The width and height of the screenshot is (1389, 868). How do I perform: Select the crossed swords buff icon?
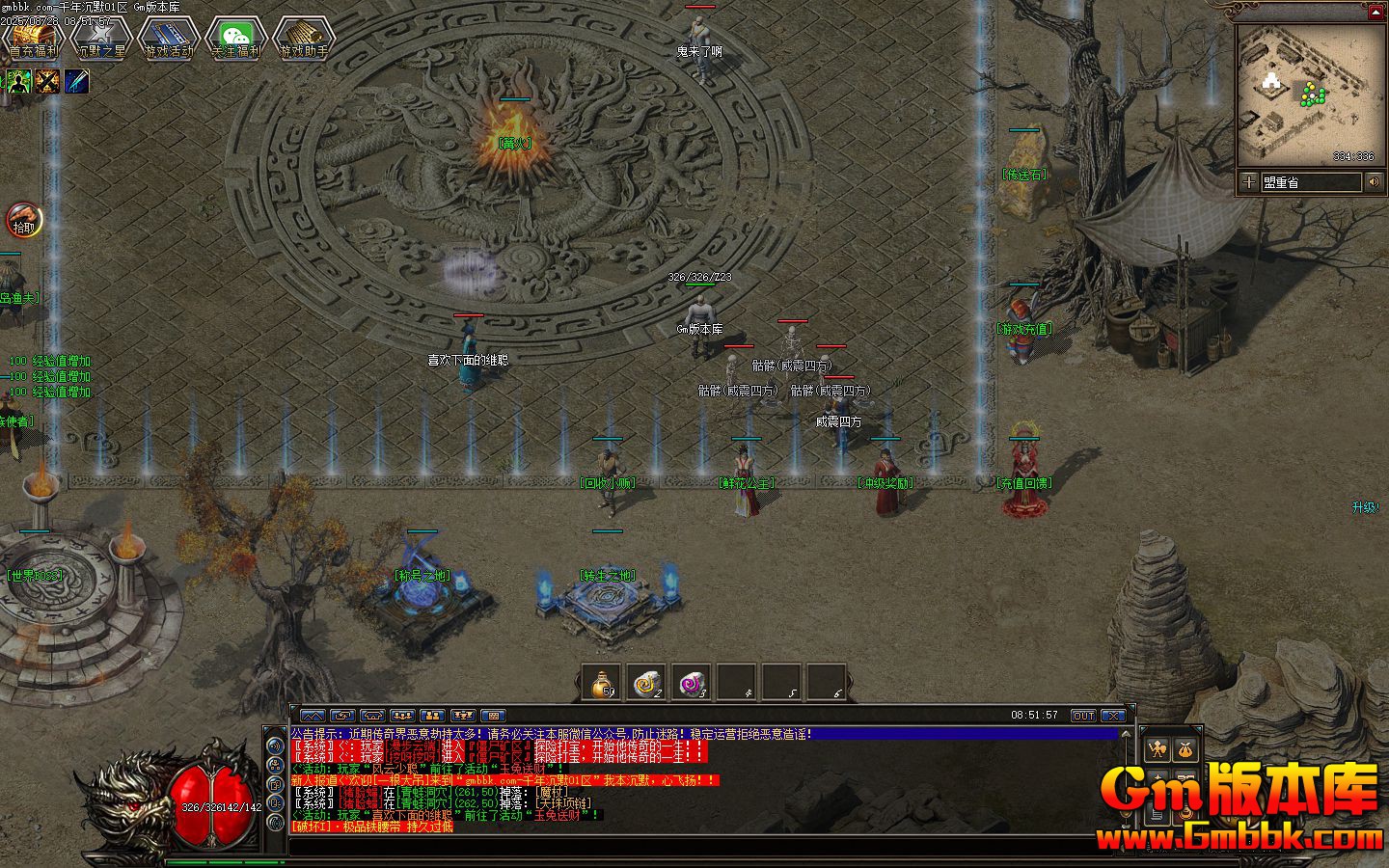click(x=48, y=82)
